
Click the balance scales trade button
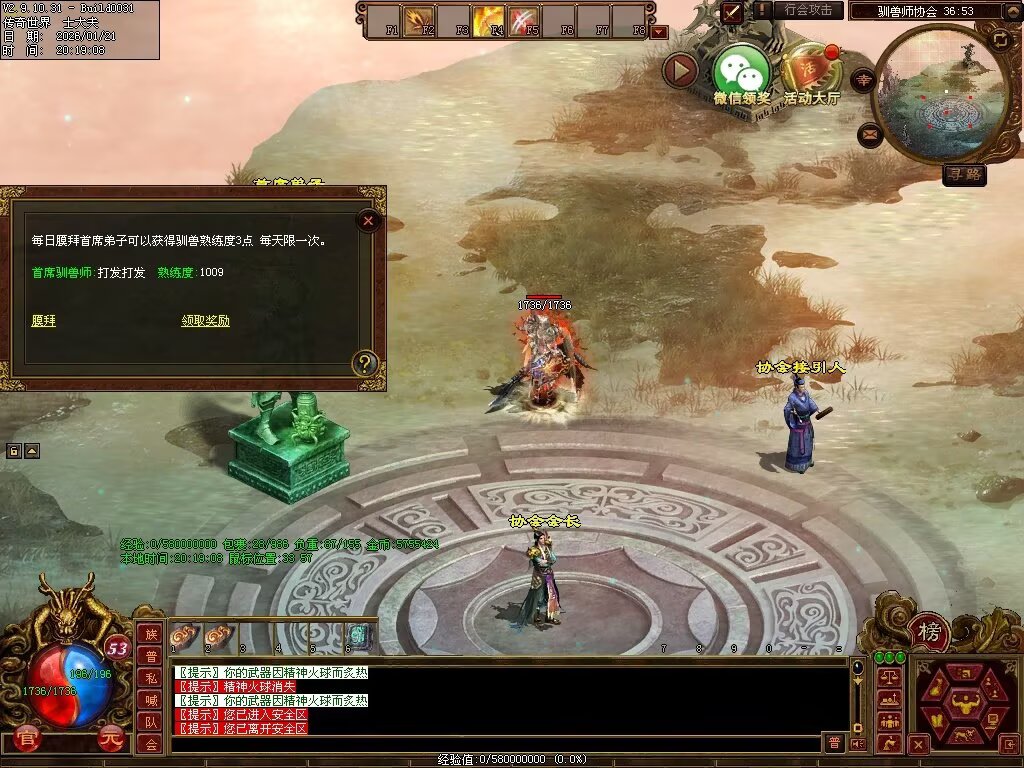(888, 679)
